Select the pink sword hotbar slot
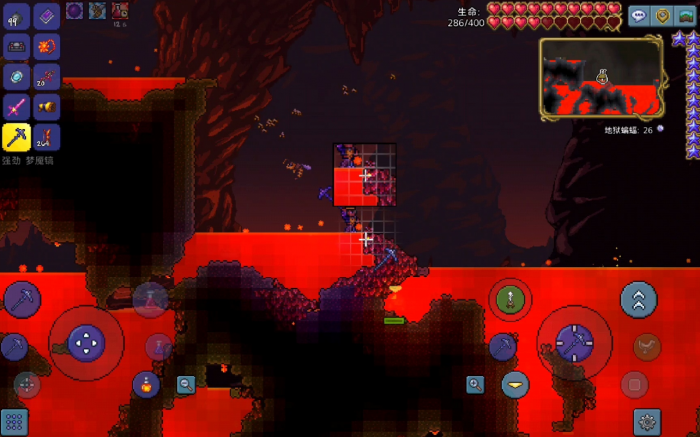 point(17,107)
